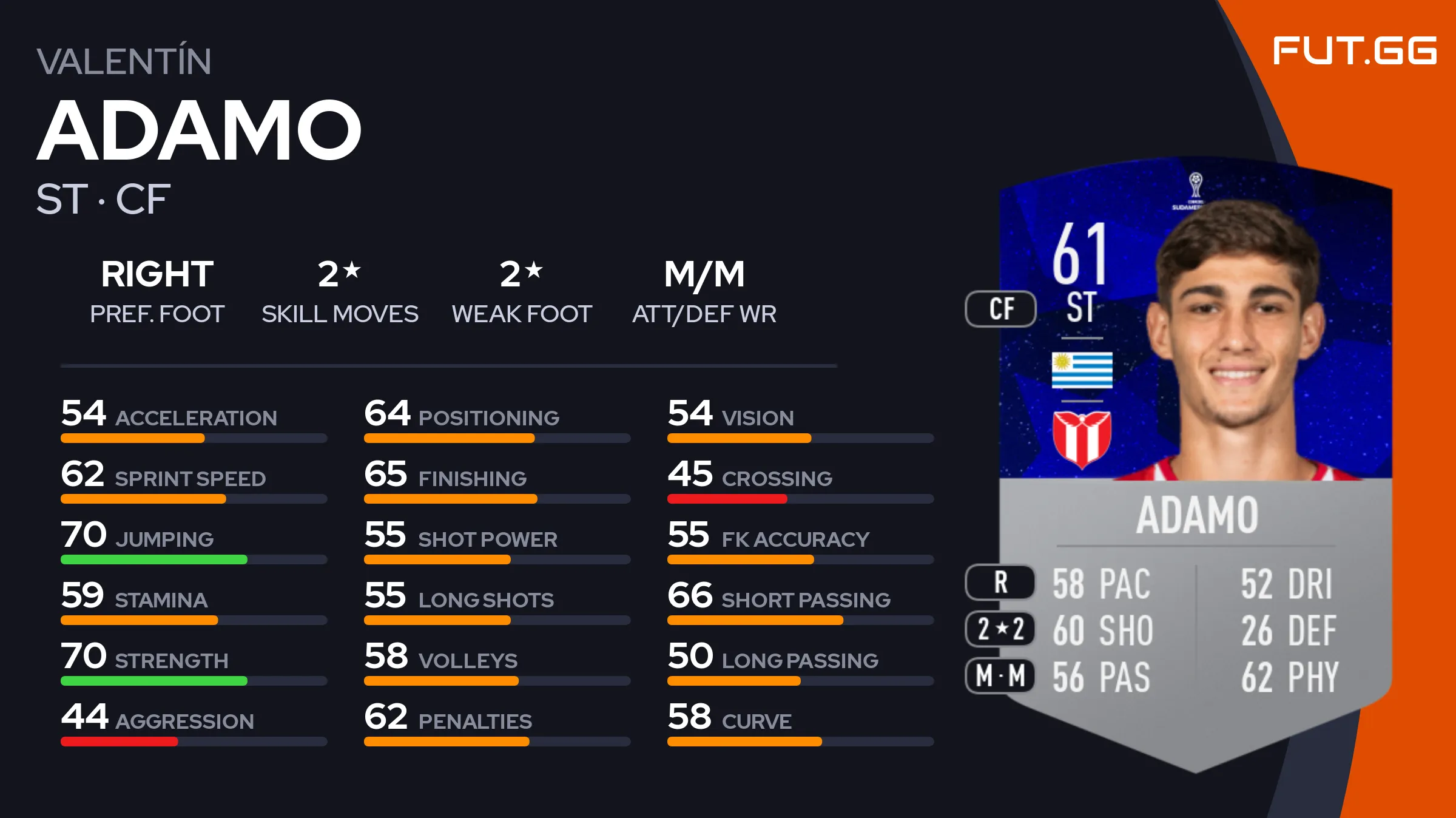
Task: Select the Adamo 61-rated player card
Action: pos(1195,461)
